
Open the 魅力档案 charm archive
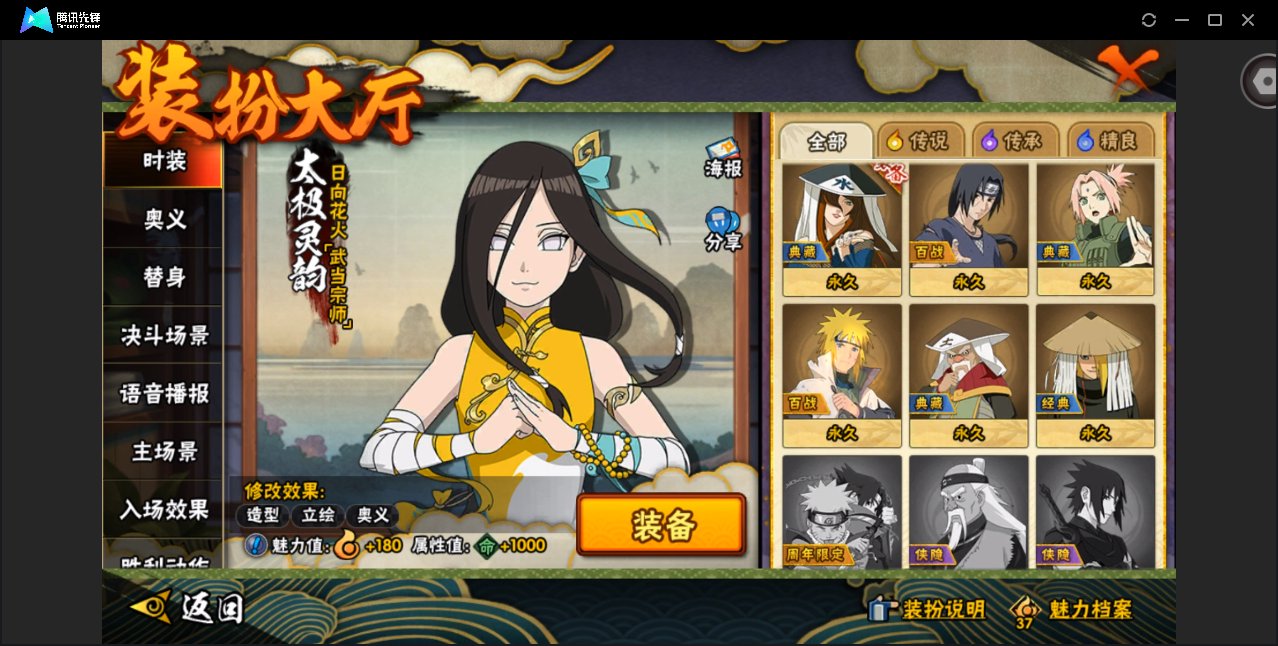coord(1072,609)
